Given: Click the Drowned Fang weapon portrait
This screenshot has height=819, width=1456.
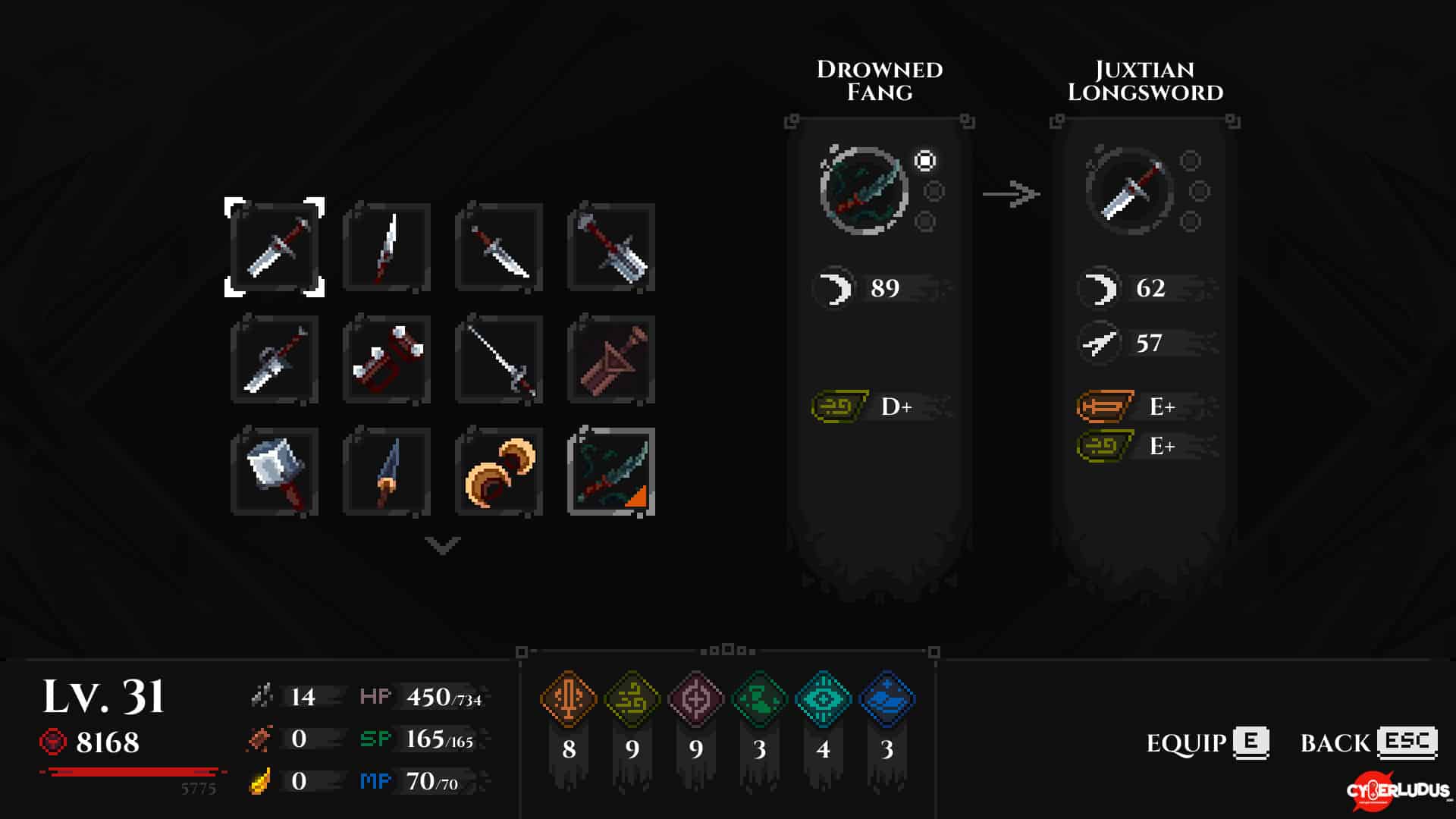Looking at the screenshot, I should click(864, 190).
